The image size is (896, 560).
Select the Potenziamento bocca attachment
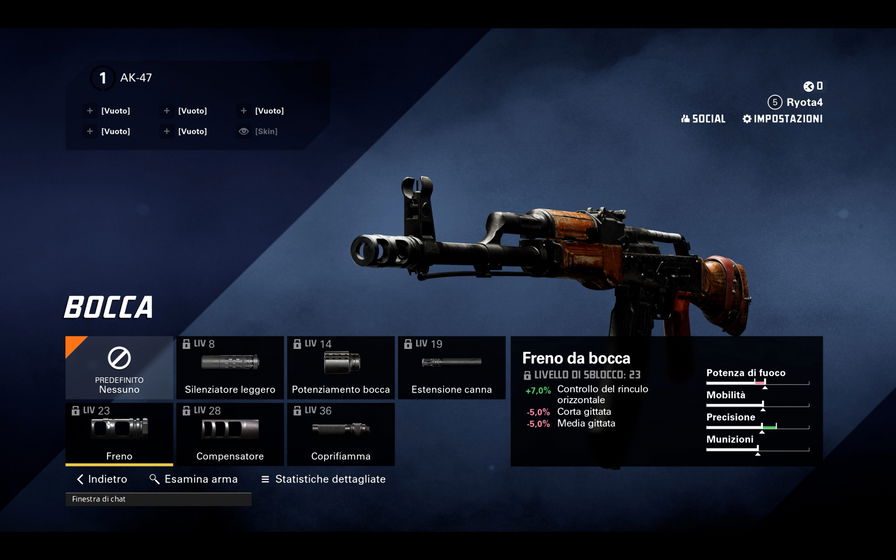pos(341,367)
